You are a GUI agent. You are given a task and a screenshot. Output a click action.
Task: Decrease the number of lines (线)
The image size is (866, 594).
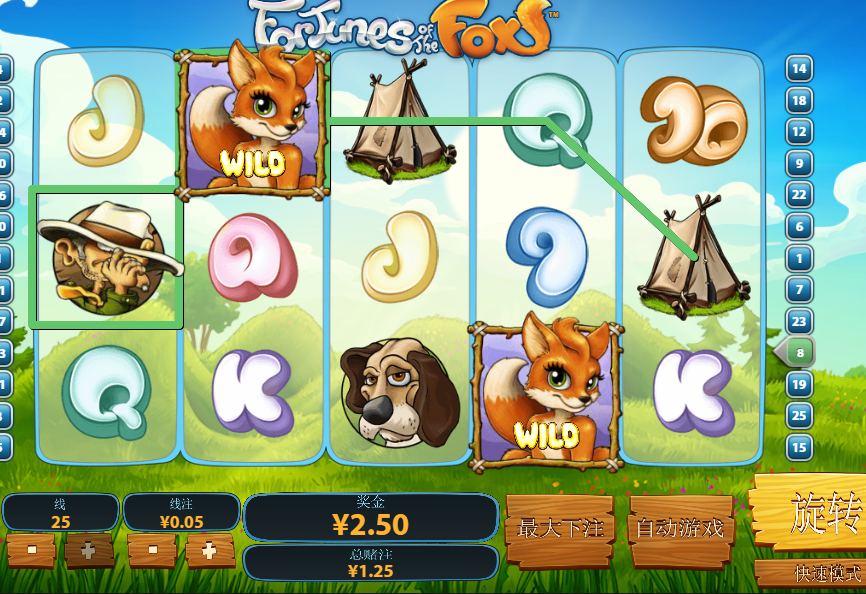[x=30, y=550]
